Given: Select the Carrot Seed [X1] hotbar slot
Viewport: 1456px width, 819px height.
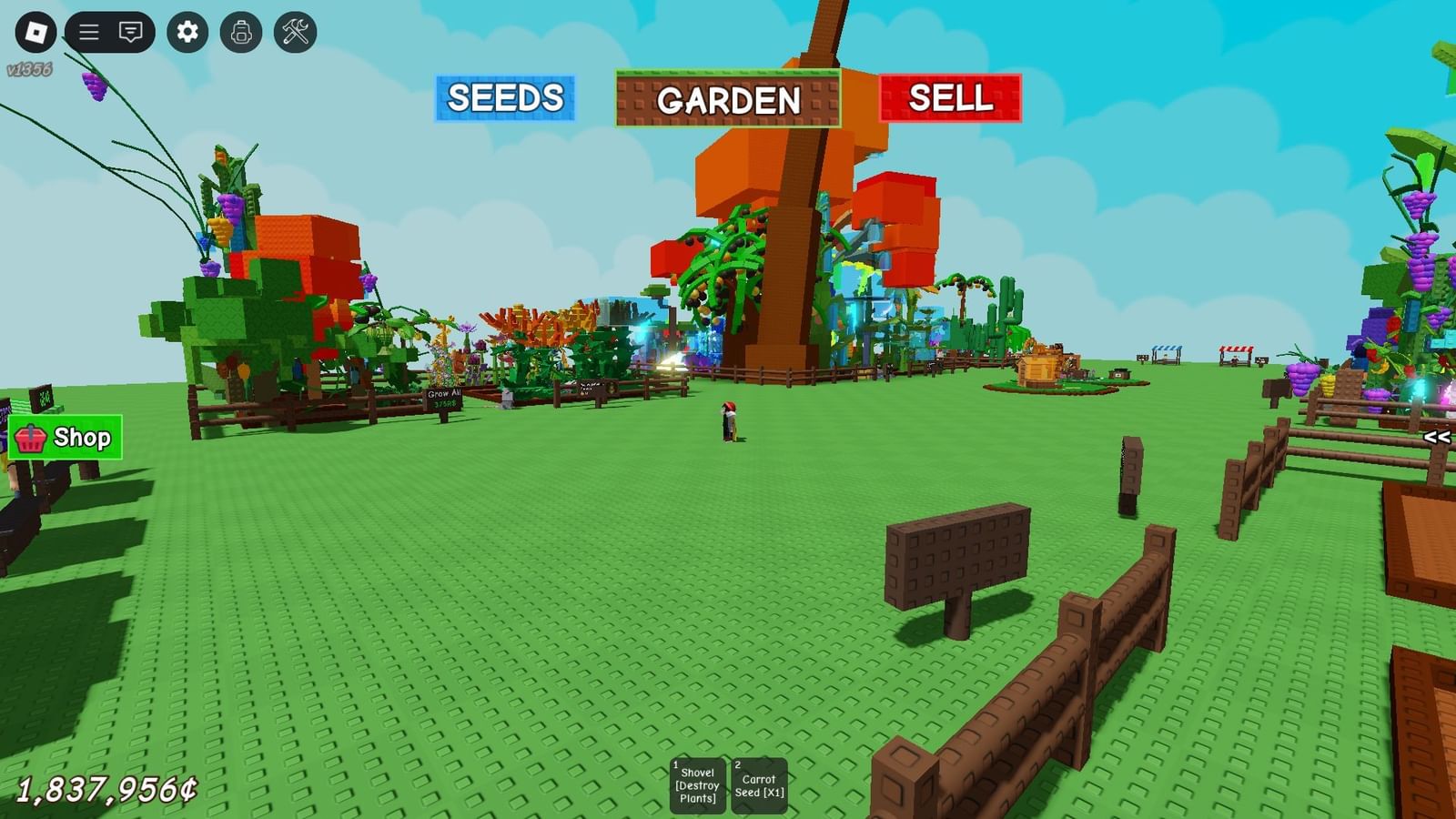Looking at the screenshot, I should 758,783.
